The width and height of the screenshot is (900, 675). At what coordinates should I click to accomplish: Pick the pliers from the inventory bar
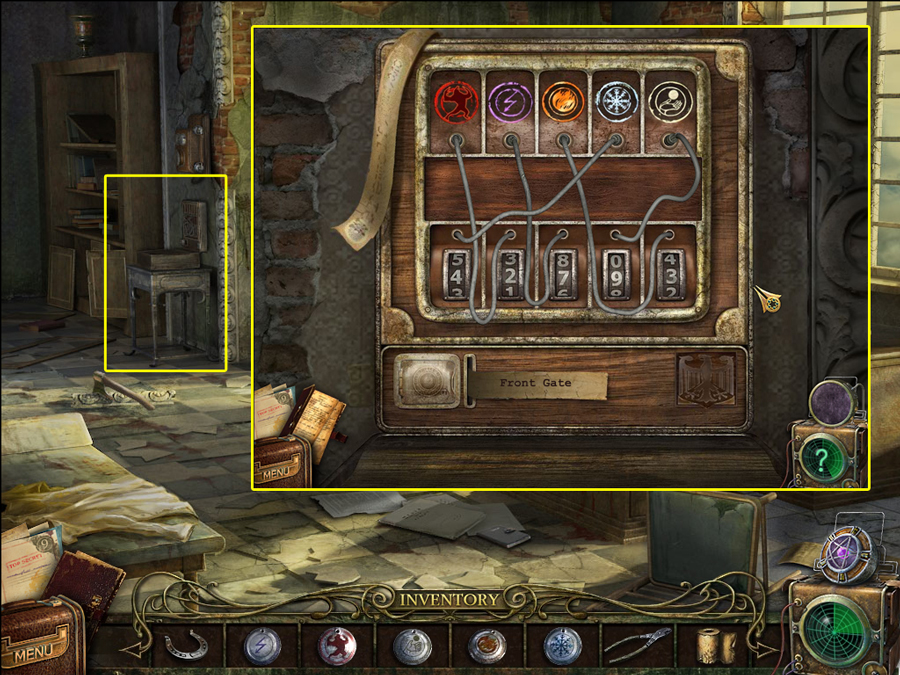pyautogui.click(x=638, y=646)
